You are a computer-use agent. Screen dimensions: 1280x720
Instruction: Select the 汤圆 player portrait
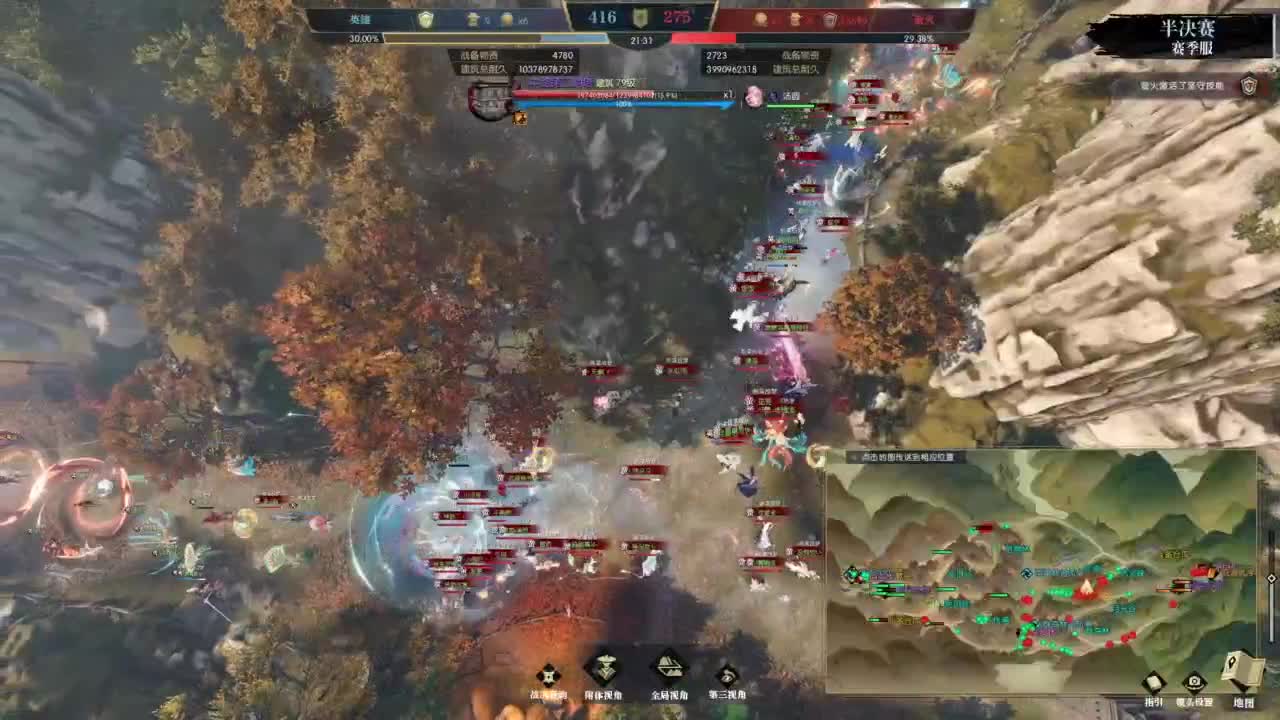point(753,98)
